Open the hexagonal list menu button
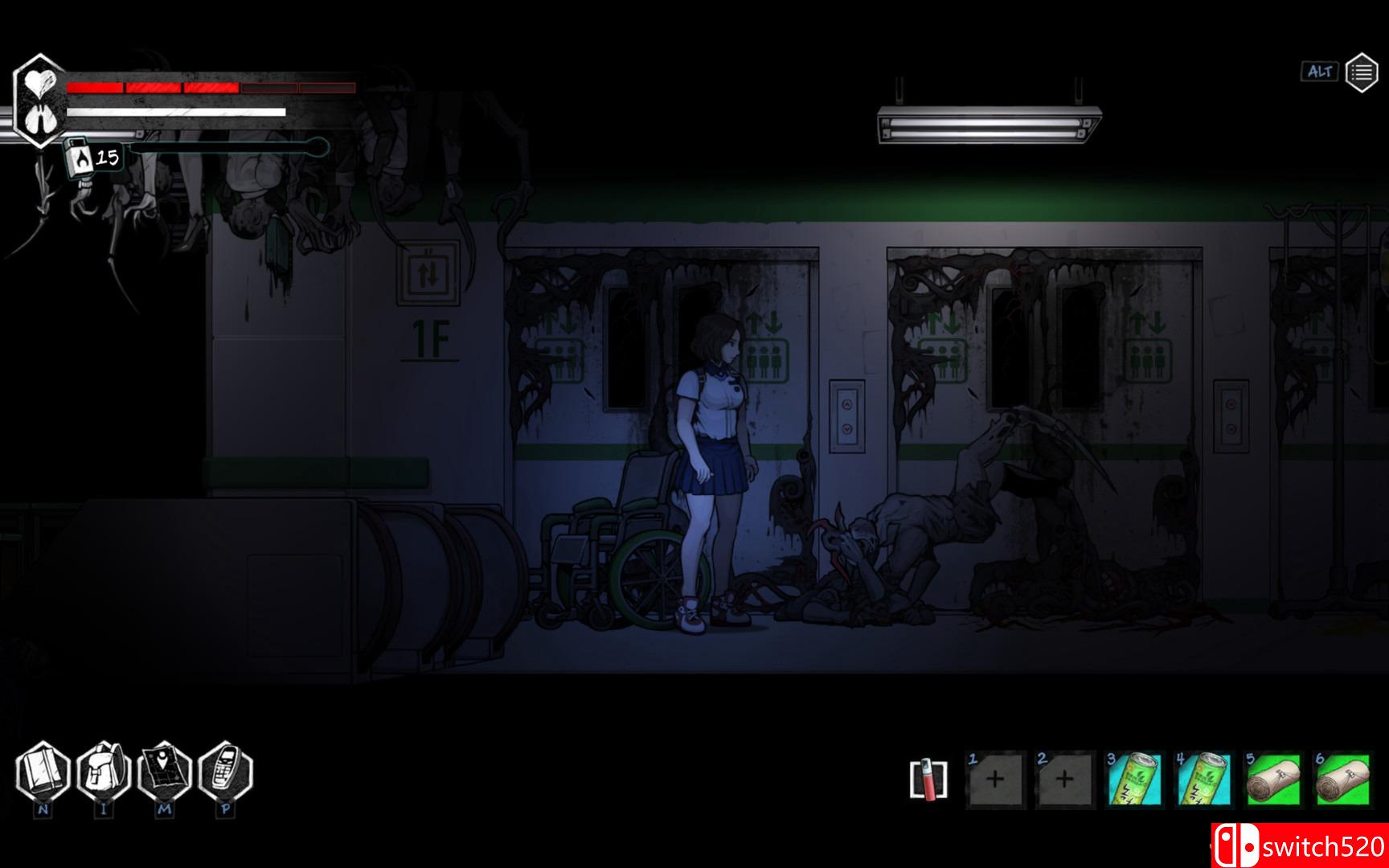Screen dimensions: 1389x868 point(1361,73)
